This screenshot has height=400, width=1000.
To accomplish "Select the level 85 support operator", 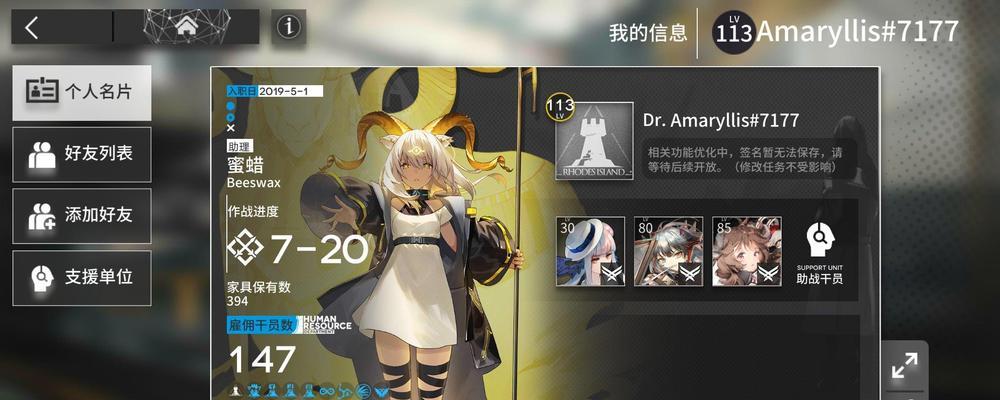I will click(x=747, y=251).
